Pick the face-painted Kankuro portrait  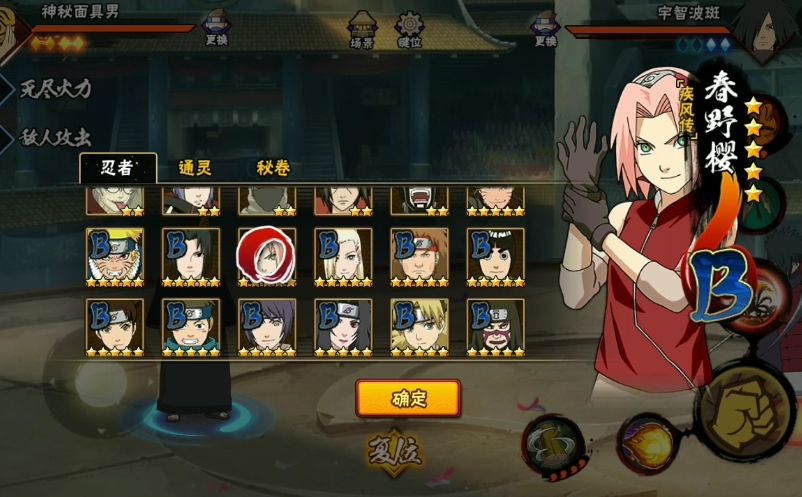click(495, 327)
